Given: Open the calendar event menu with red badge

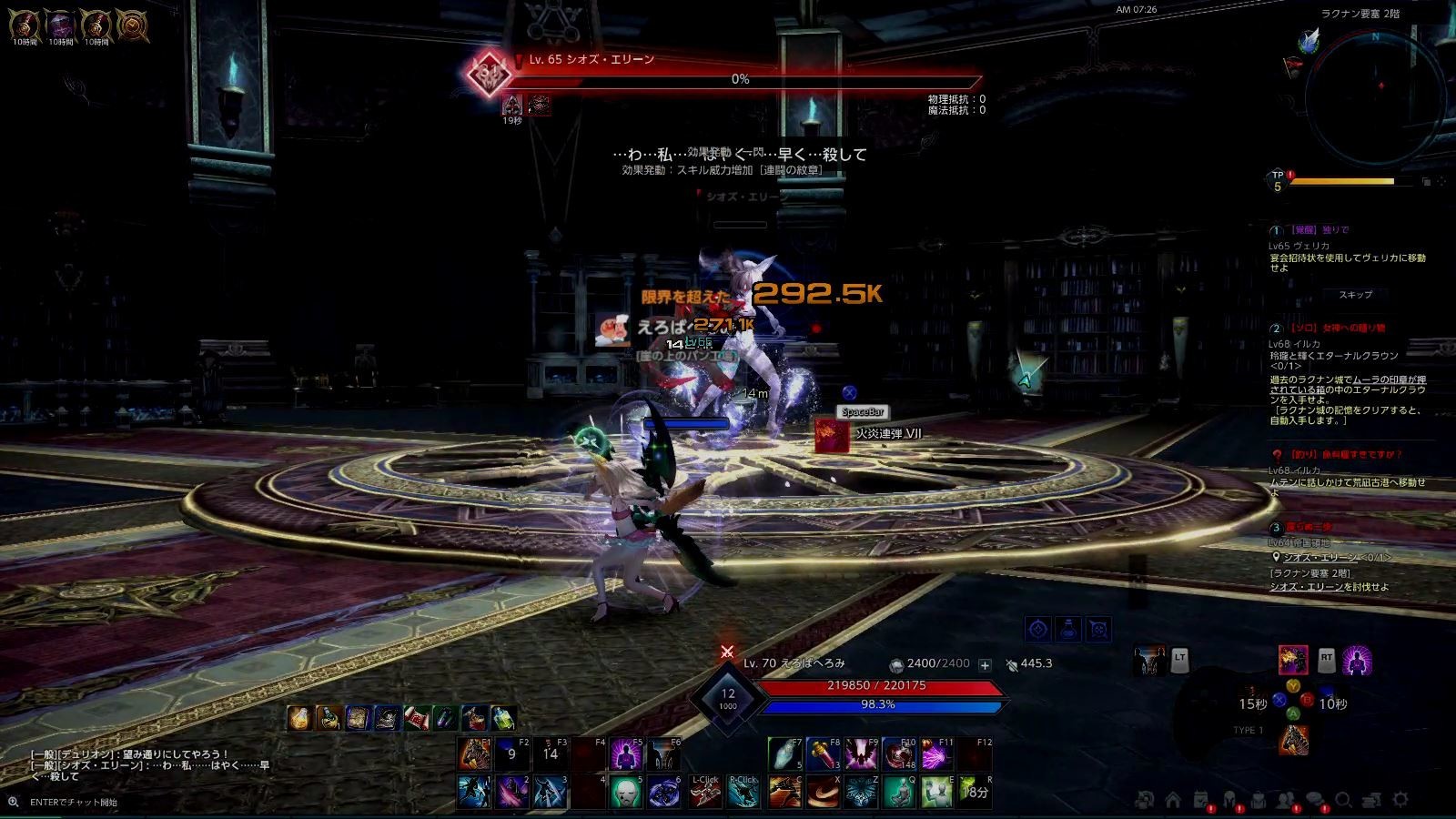Looking at the screenshot, I should point(1199,798).
